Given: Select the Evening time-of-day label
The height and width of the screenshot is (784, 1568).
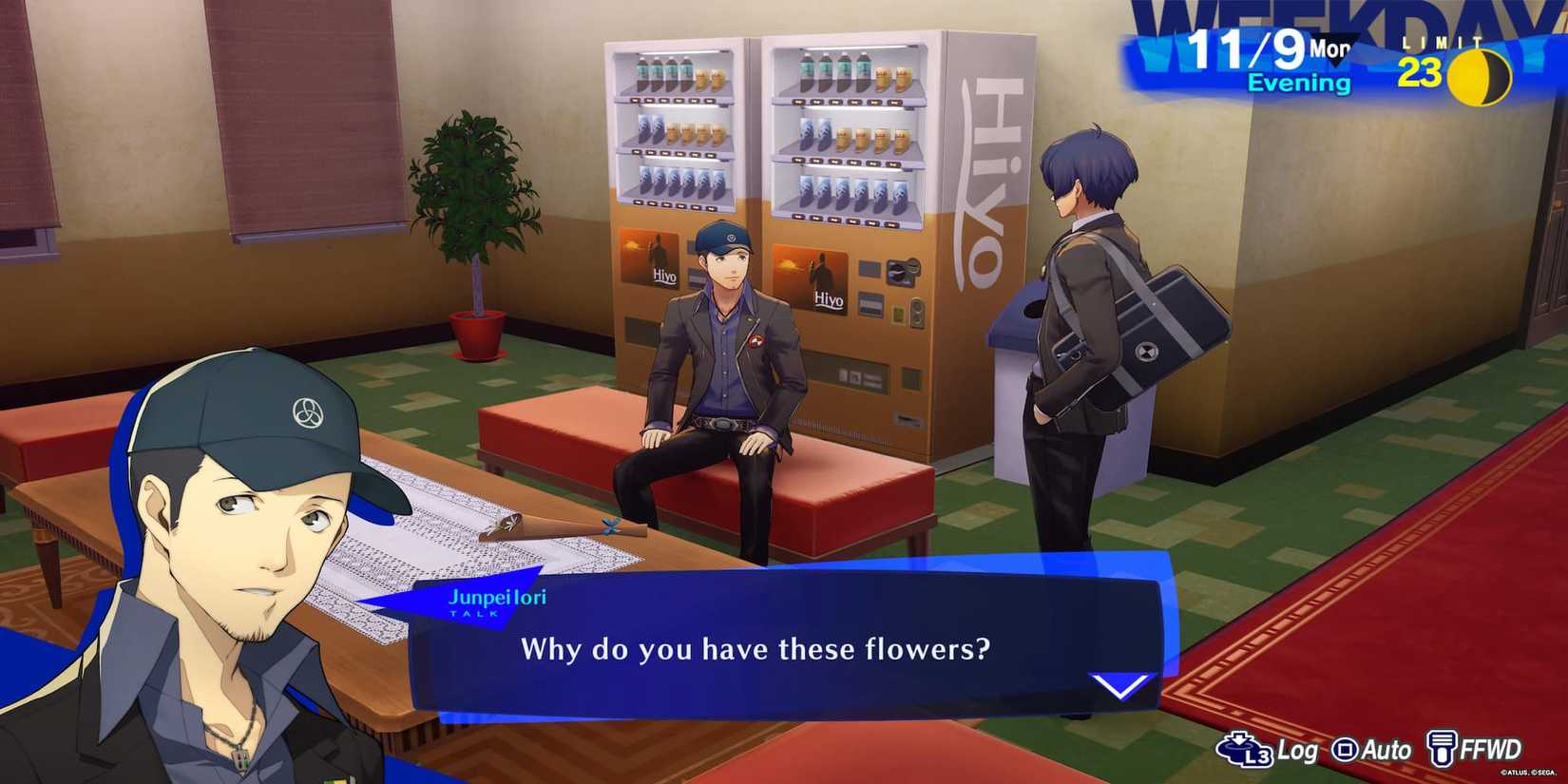Looking at the screenshot, I should click(1300, 83).
